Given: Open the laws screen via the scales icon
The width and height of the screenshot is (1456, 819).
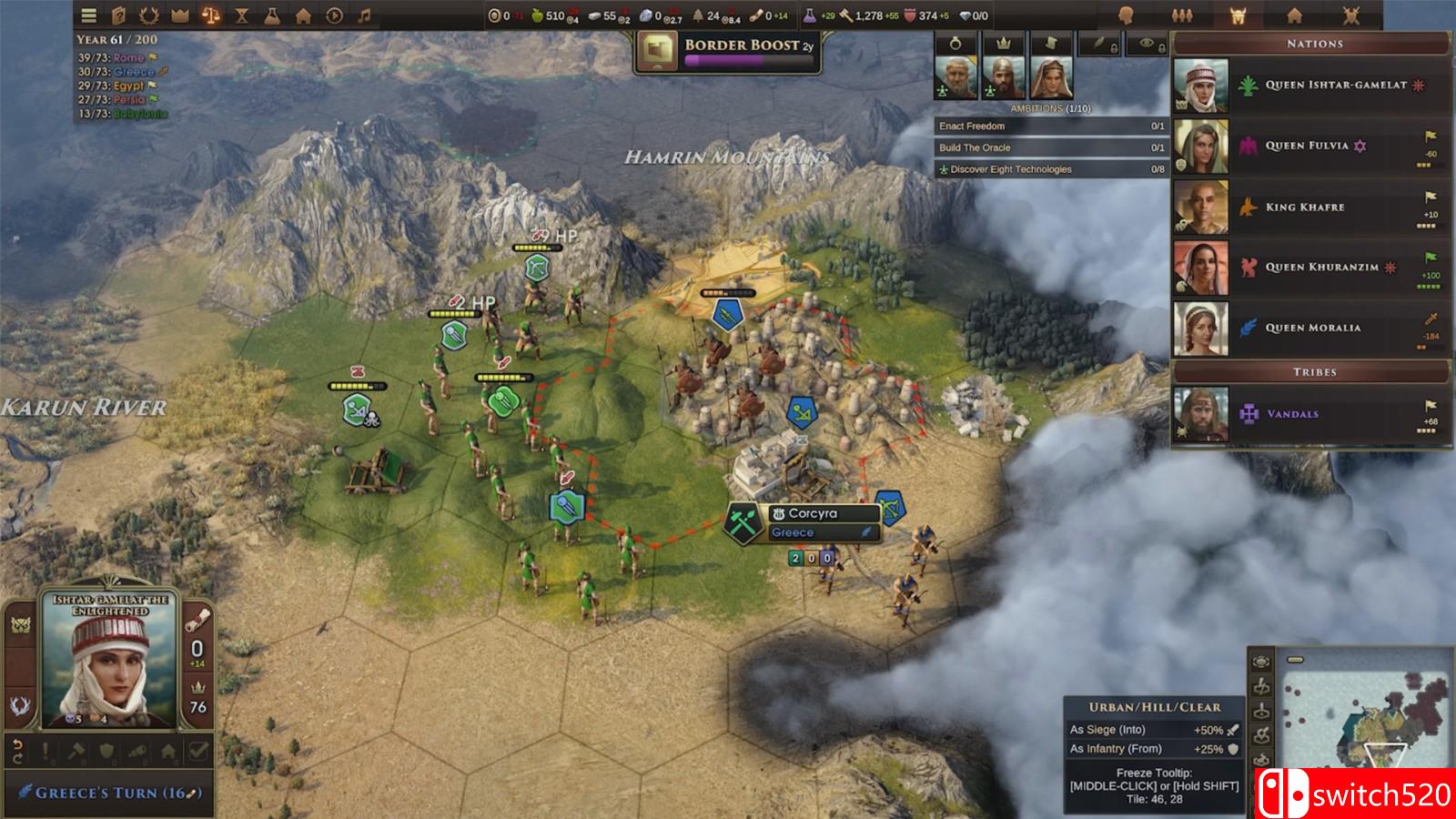Looking at the screenshot, I should tap(209, 15).
